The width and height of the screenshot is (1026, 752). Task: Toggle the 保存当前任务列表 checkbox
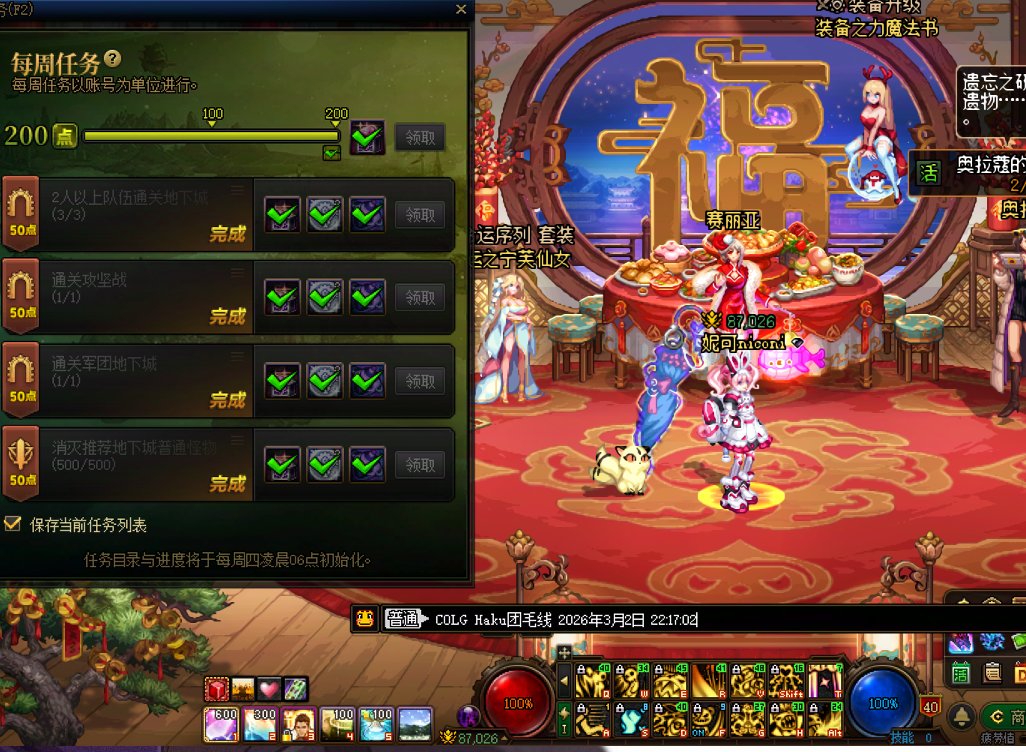click(13, 524)
